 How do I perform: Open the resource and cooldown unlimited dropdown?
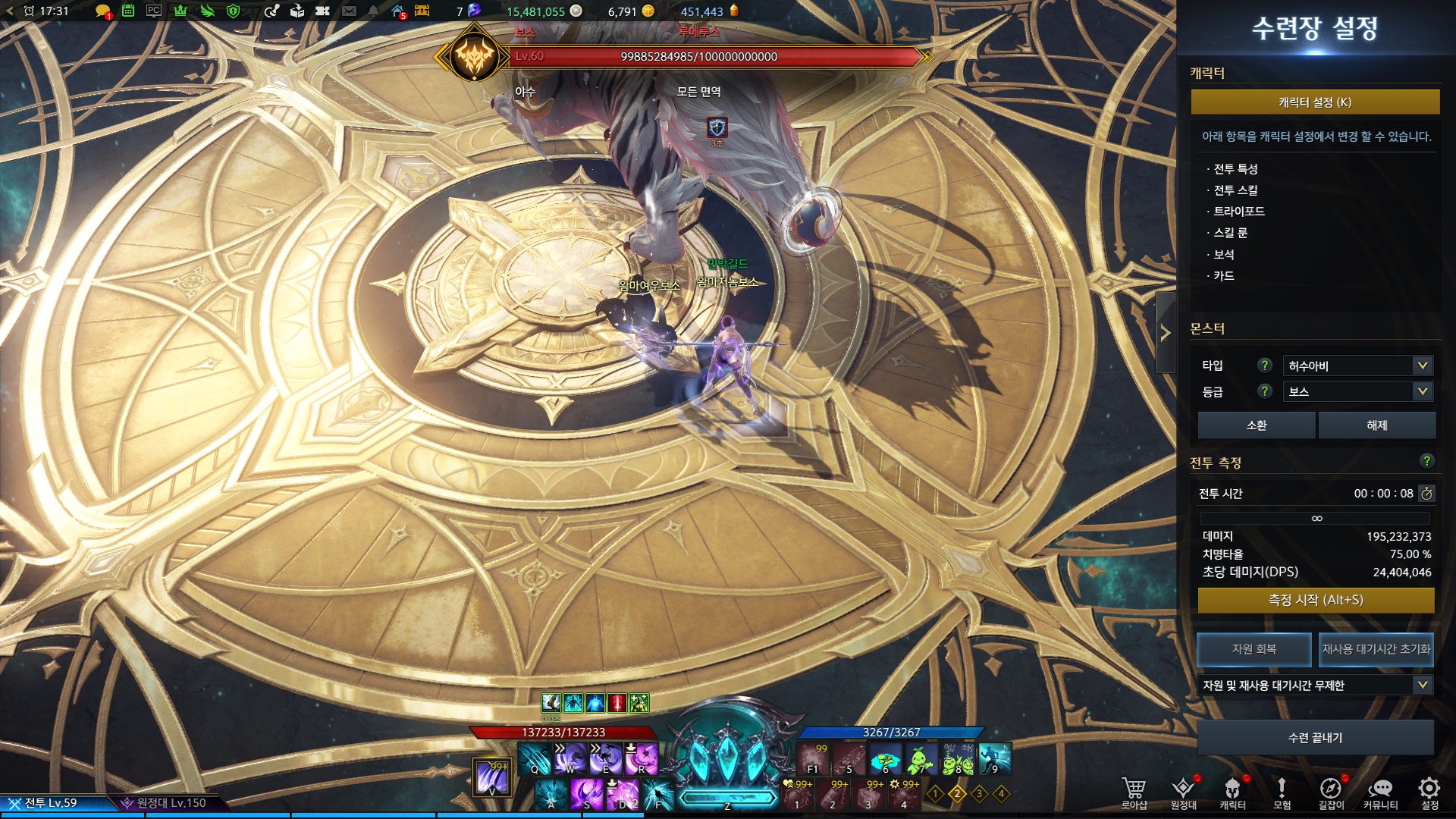click(x=1315, y=686)
